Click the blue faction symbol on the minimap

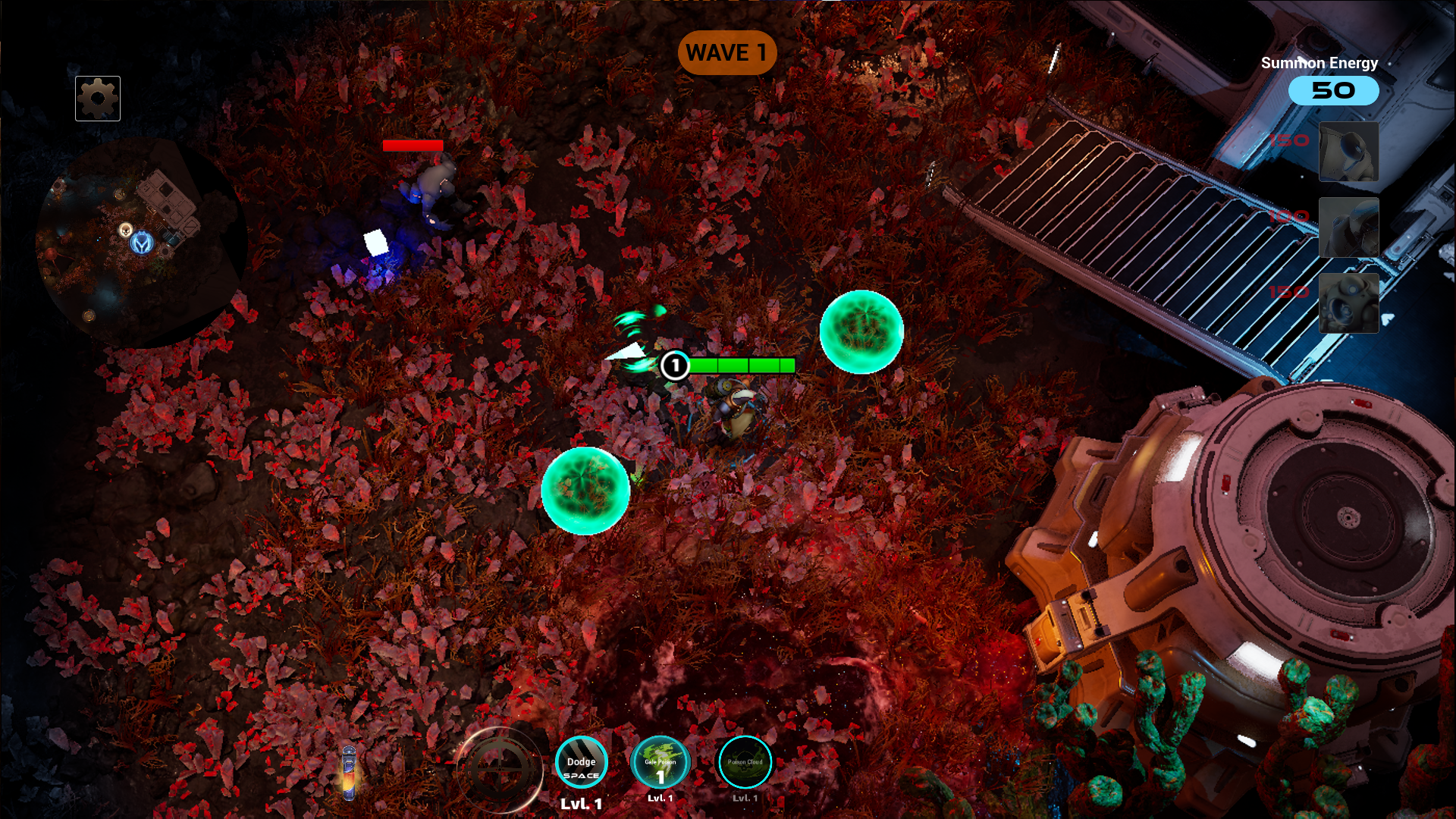(x=140, y=243)
